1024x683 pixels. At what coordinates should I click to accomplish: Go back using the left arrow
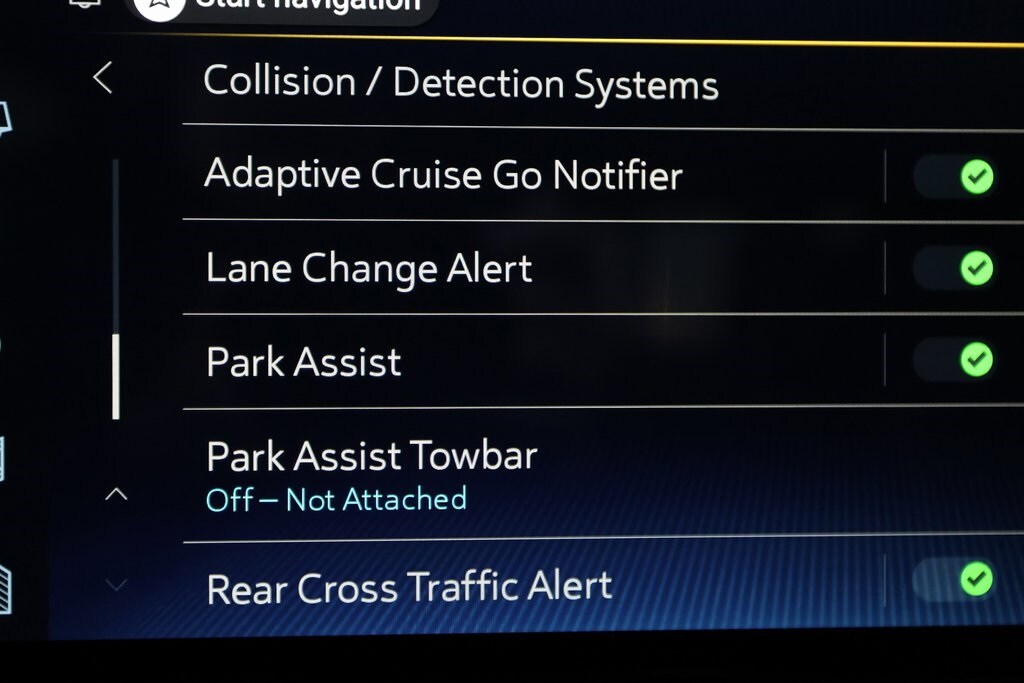coord(103,78)
